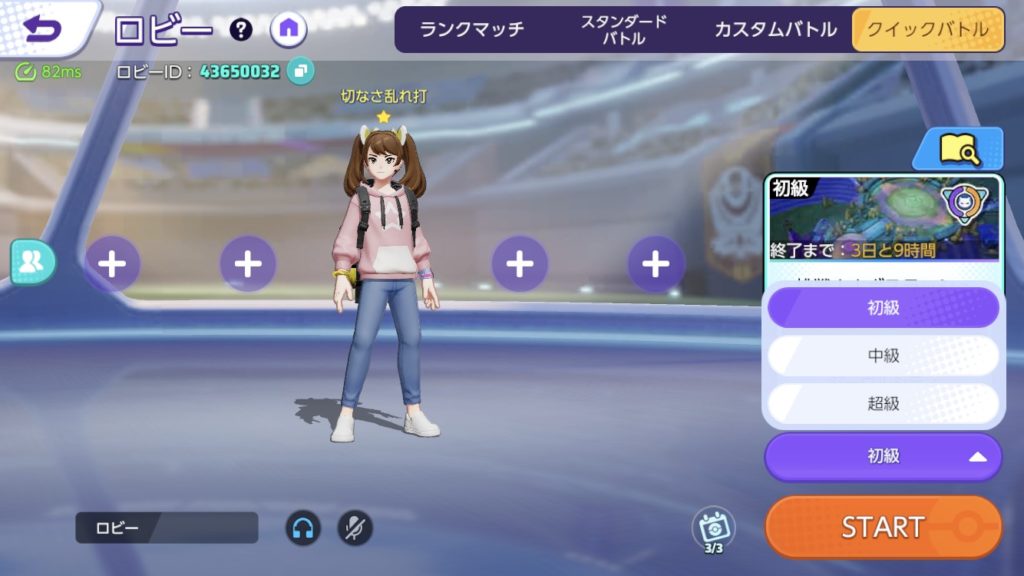This screenshot has height=576, width=1024.
Task: Copy the lobby ID with copy icon
Action: tap(300, 71)
